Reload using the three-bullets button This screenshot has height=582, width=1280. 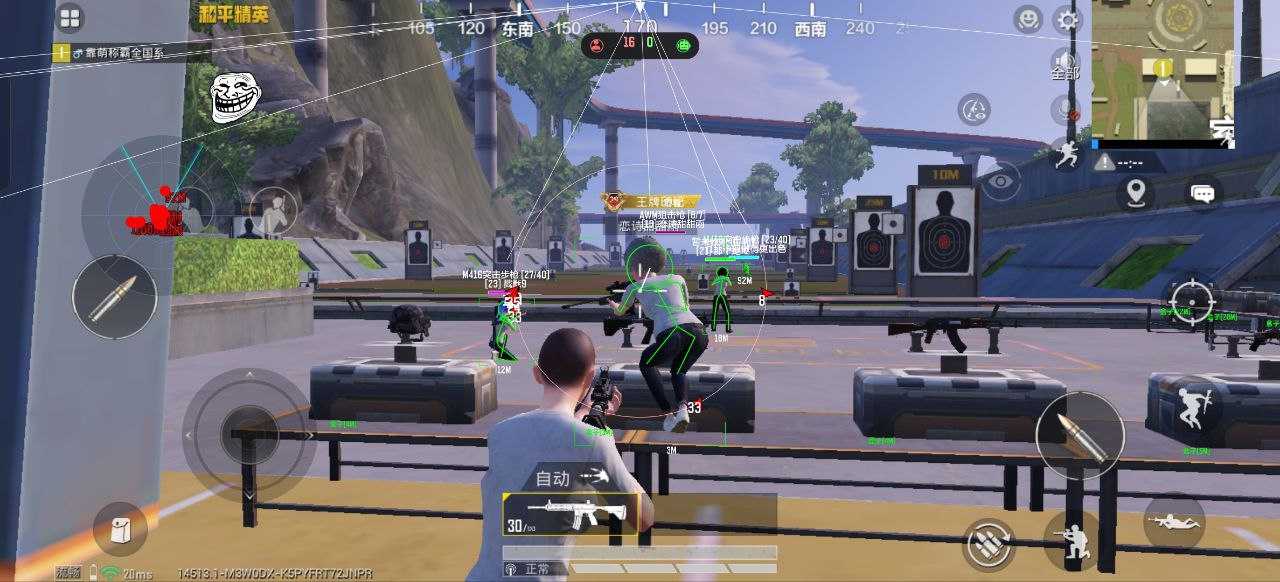[x=988, y=544]
